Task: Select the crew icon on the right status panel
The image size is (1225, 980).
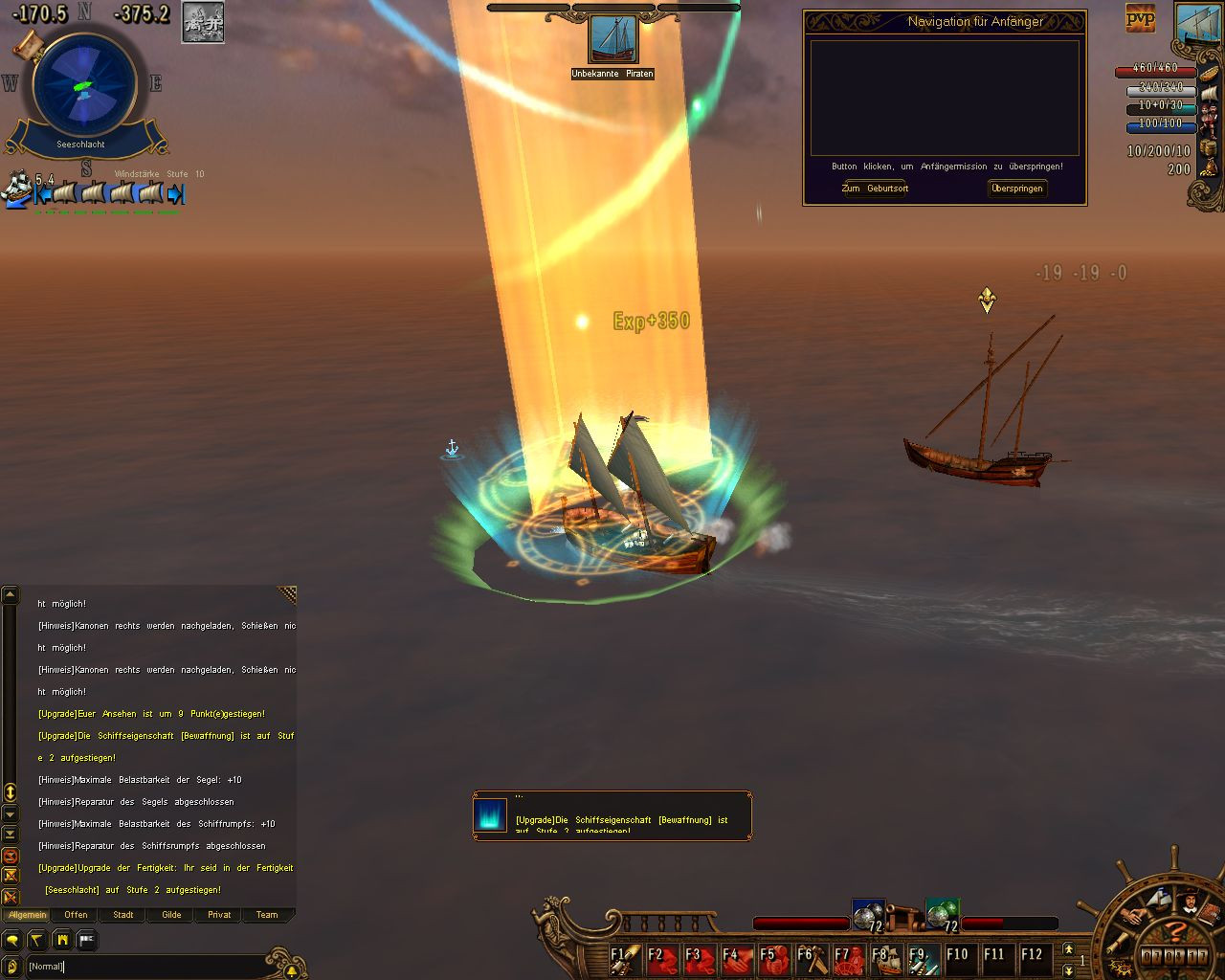Action: click(x=1208, y=116)
